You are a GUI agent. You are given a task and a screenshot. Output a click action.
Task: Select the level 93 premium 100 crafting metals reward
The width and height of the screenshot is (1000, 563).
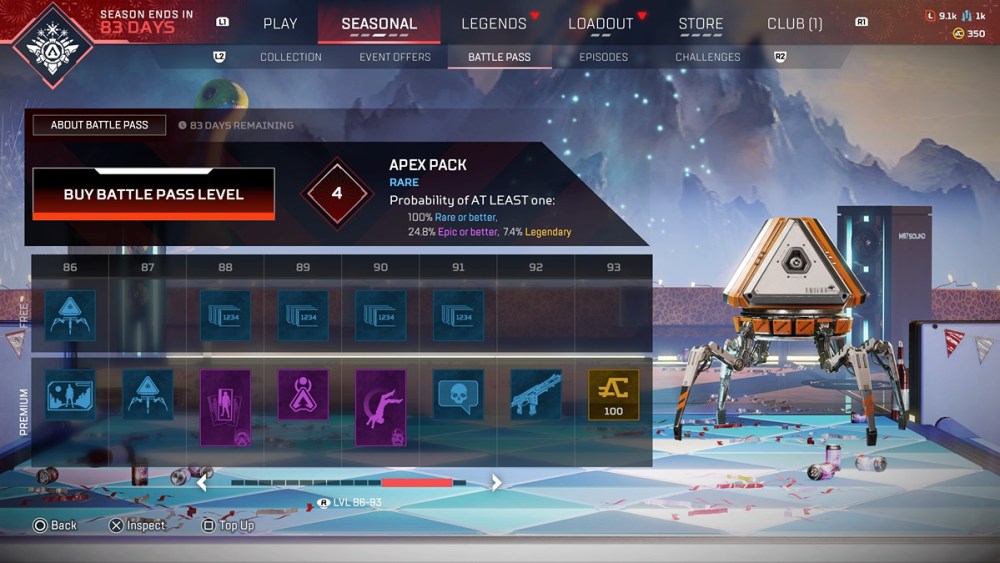tap(613, 395)
